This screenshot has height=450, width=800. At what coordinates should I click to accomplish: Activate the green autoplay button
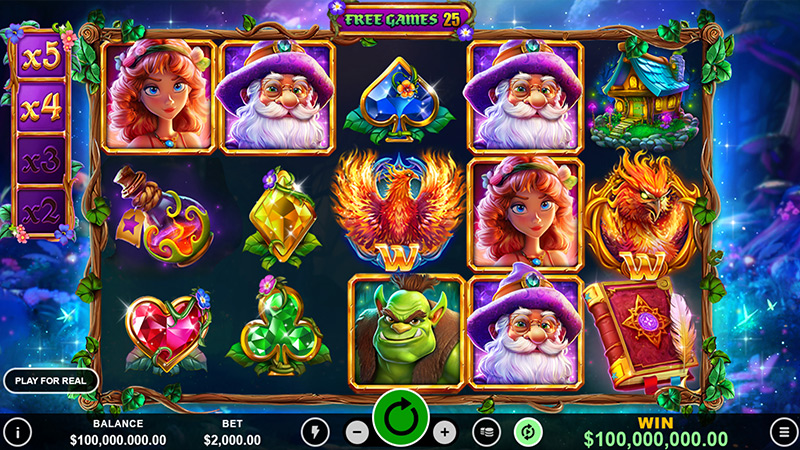click(x=527, y=432)
